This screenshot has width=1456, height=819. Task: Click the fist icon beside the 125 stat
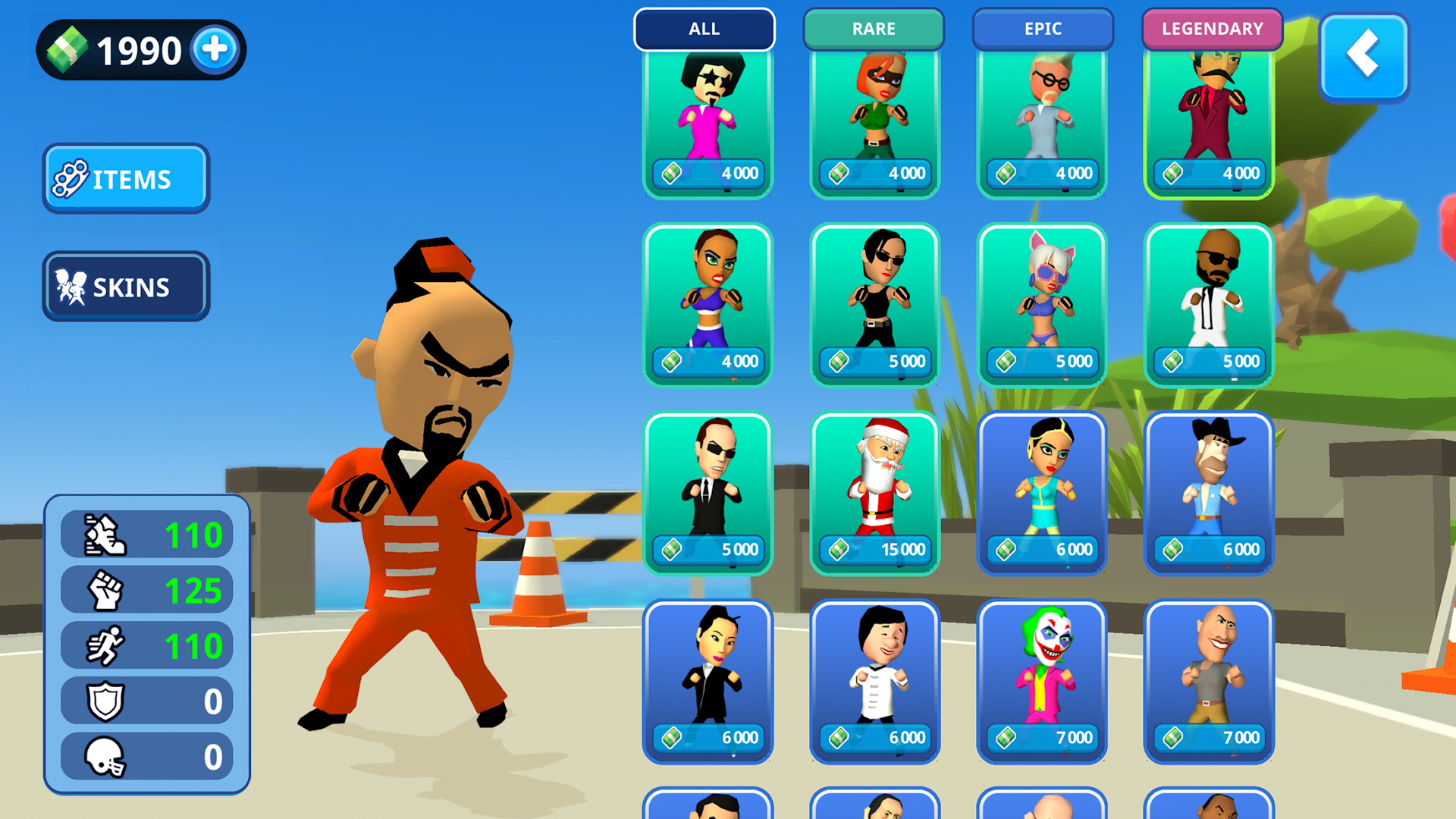pyautogui.click(x=106, y=589)
